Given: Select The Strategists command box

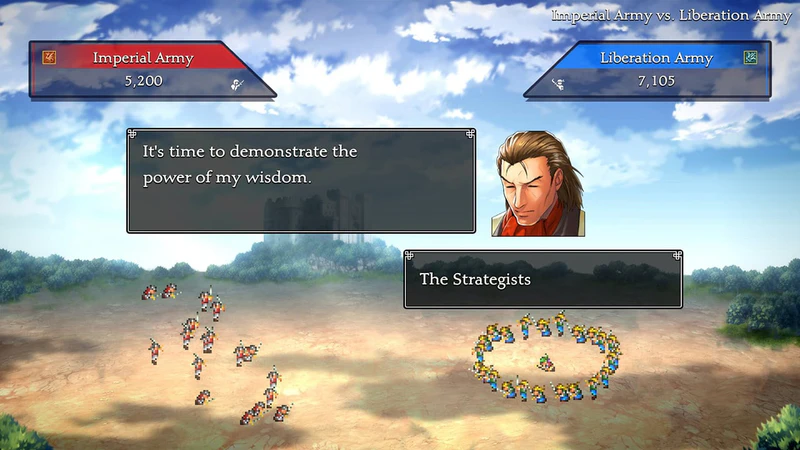Looking at the screenshot, I should (x=543, y=279).
